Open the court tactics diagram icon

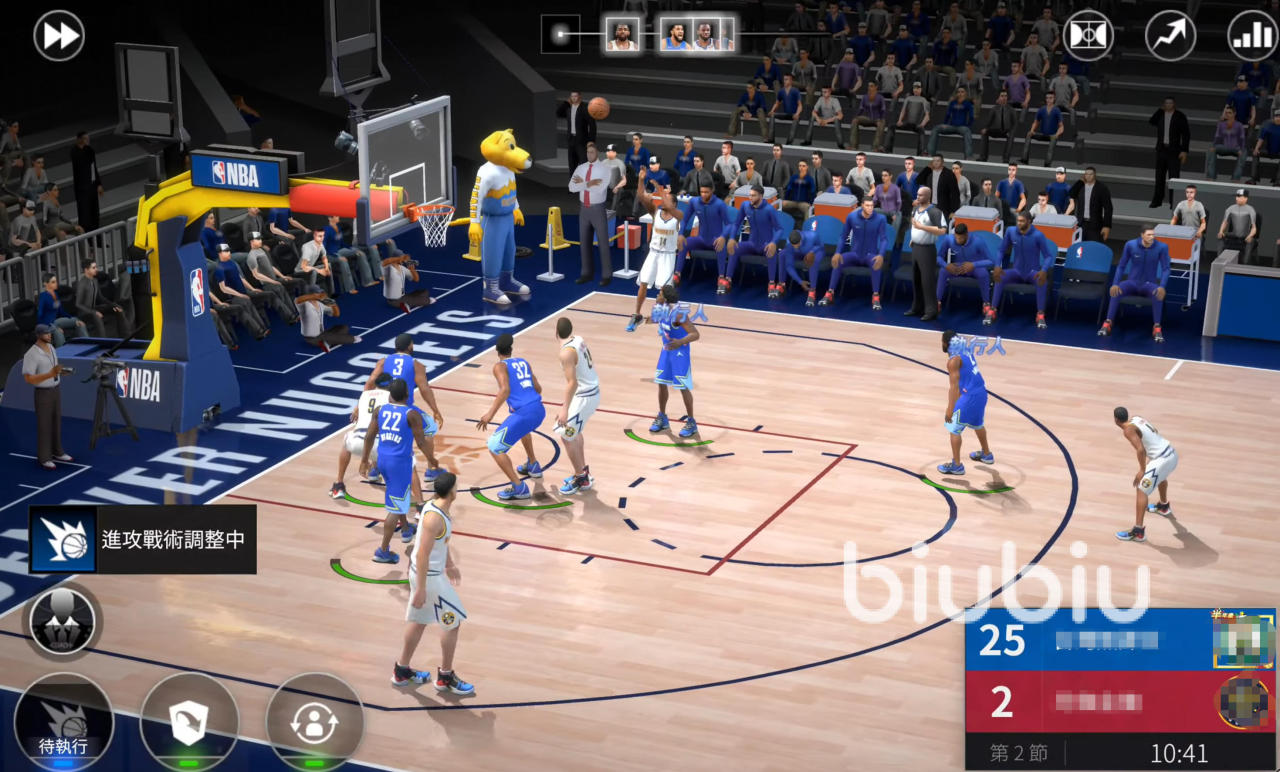pos(1088,36)
